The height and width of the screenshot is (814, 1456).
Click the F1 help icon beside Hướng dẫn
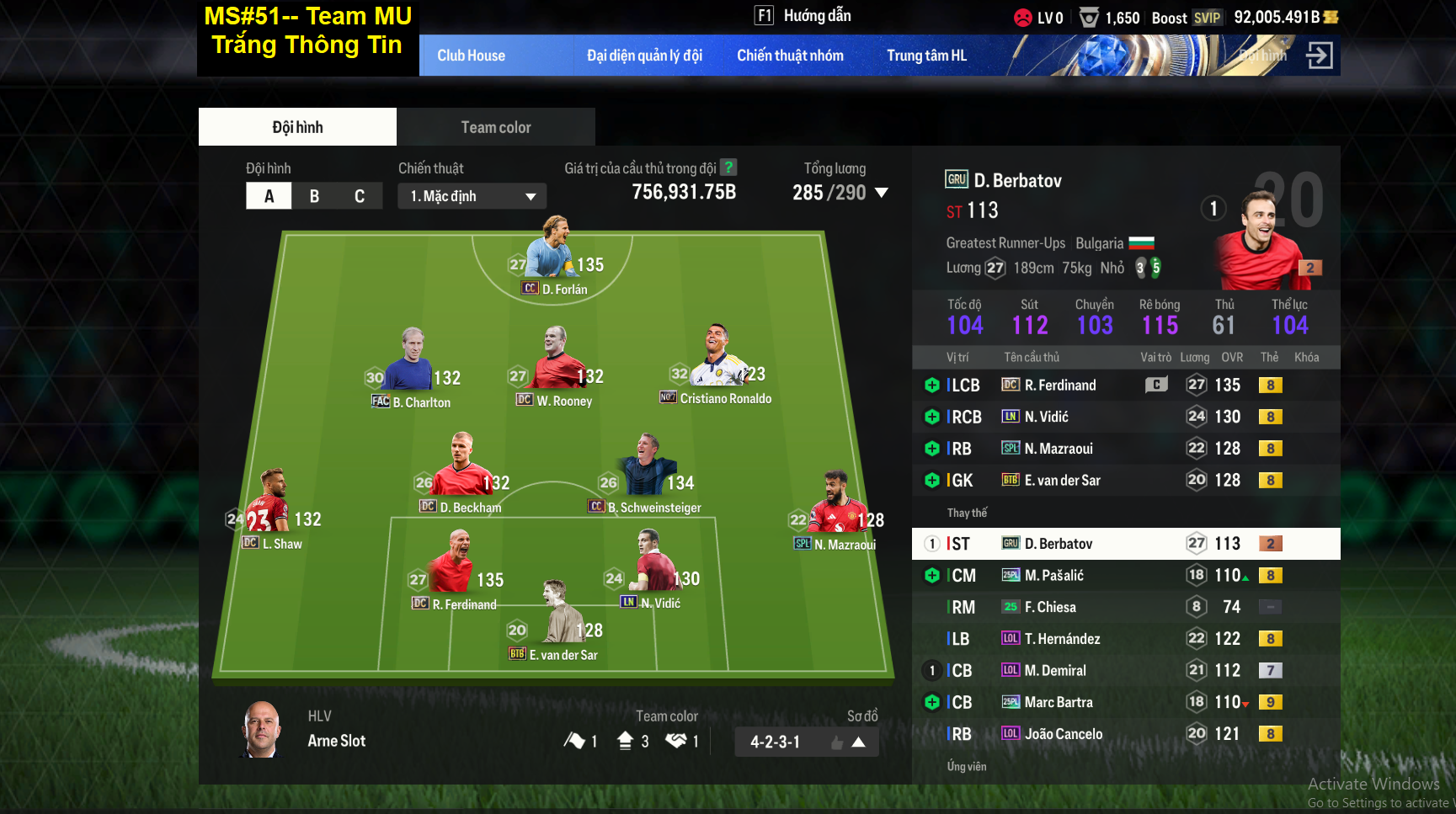point(764,15)
